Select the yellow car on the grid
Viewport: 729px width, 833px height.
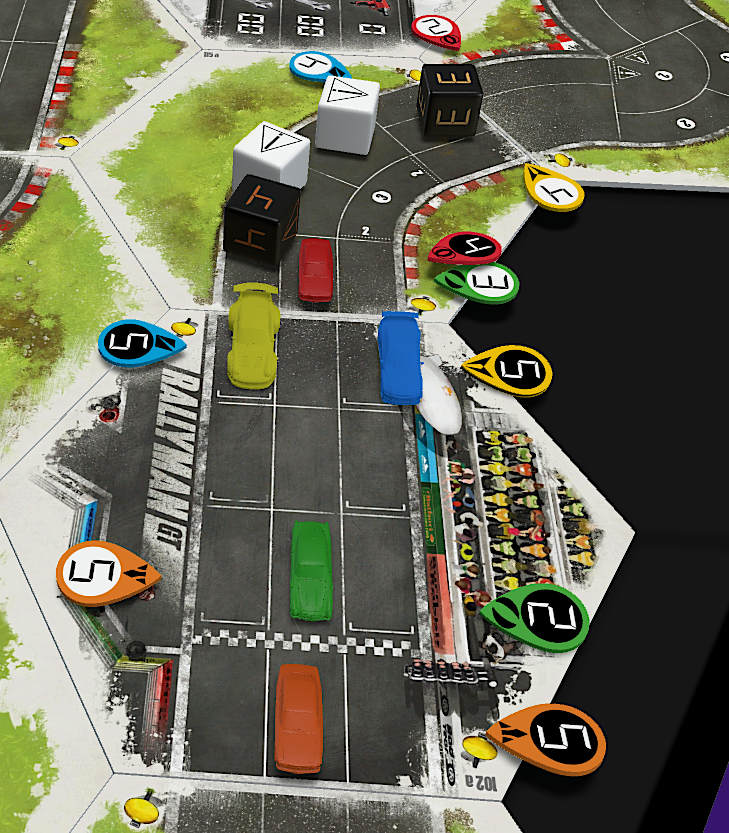[250, 333]
